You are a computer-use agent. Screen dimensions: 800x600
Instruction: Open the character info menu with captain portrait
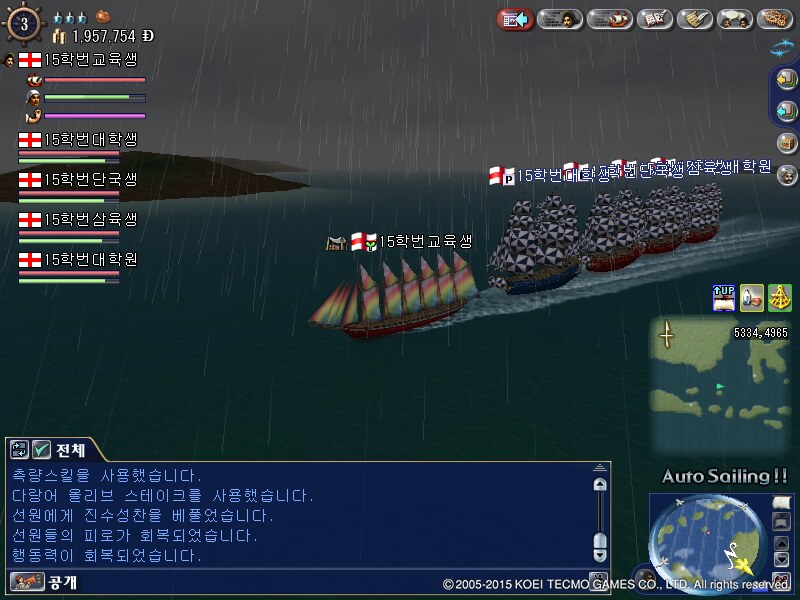[560, 19]
